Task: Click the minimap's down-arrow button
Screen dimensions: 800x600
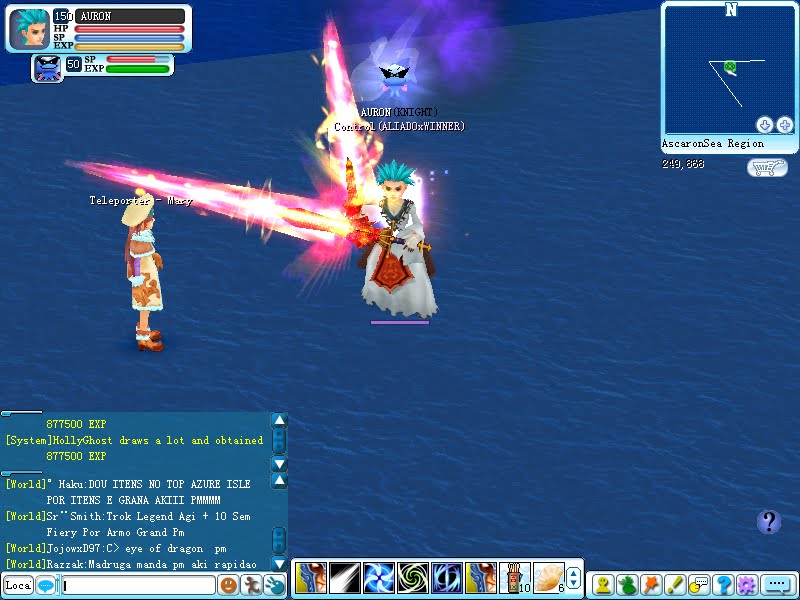Action: 765,125
